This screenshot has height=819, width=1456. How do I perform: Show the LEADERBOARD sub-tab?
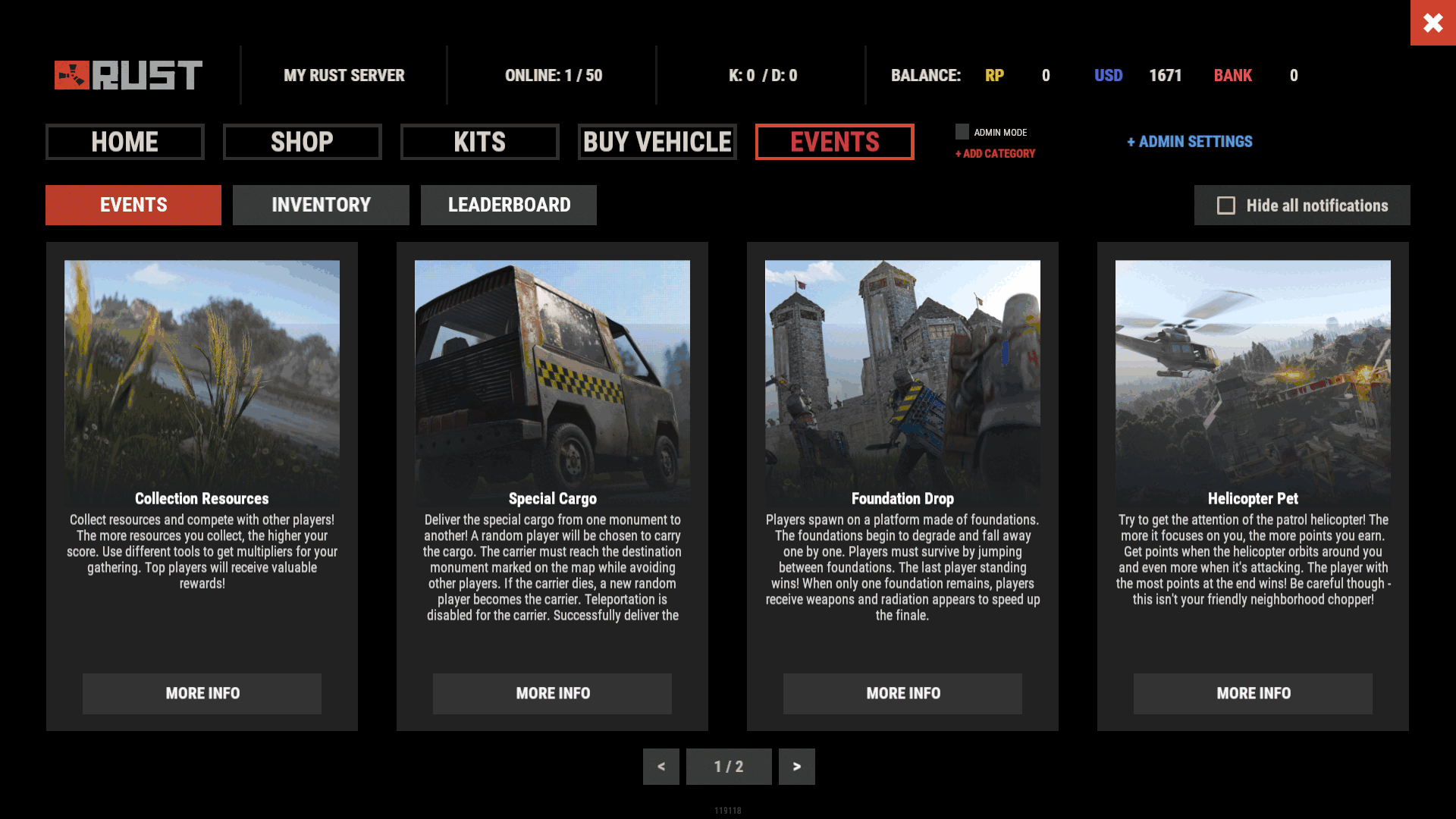[x=509, y=205]
